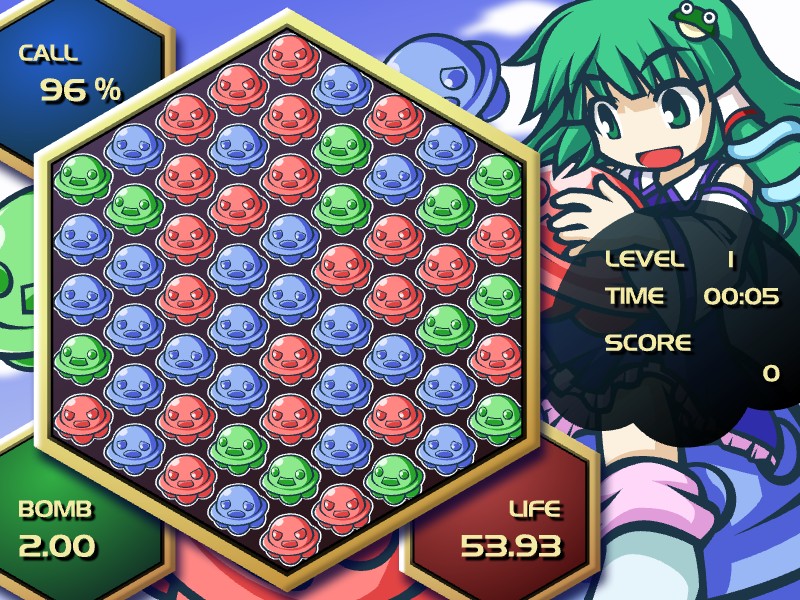Image resolution: width=800 pixels, height=600 pixels.
Task: Click the blue blob in the board's exact center
Action: [289, 295]
